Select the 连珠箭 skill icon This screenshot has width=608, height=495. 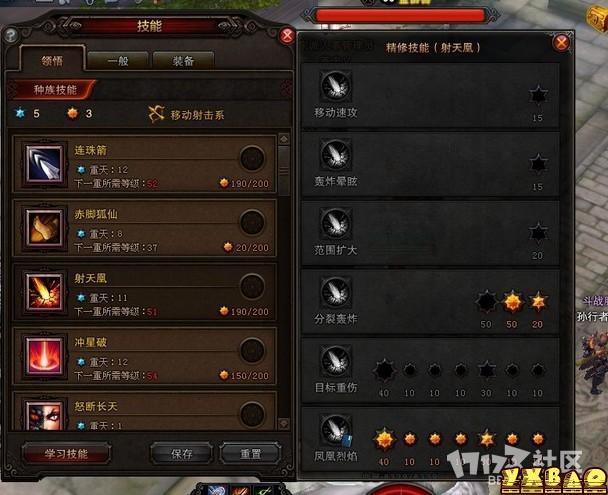pos(43,160)
